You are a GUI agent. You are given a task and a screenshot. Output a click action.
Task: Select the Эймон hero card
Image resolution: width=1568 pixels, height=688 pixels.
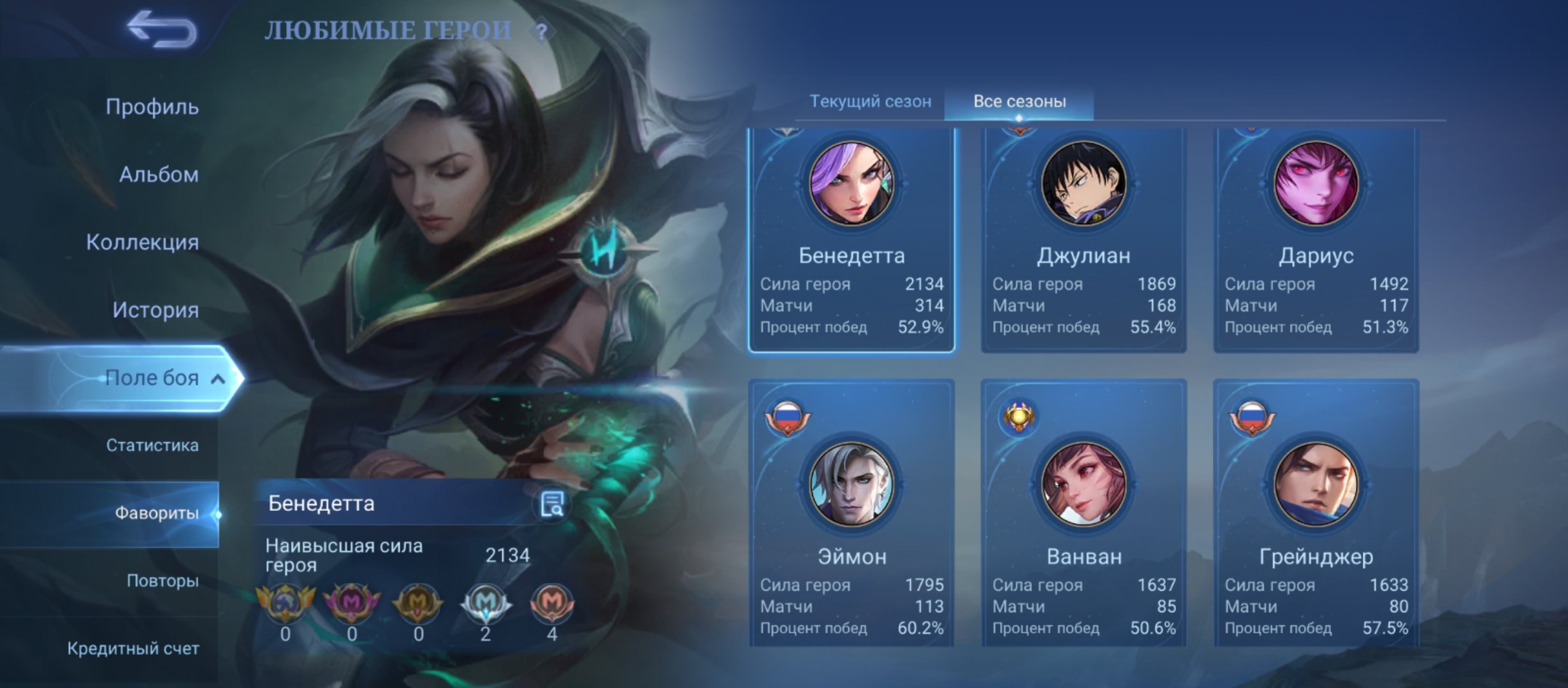pos(852,513)
